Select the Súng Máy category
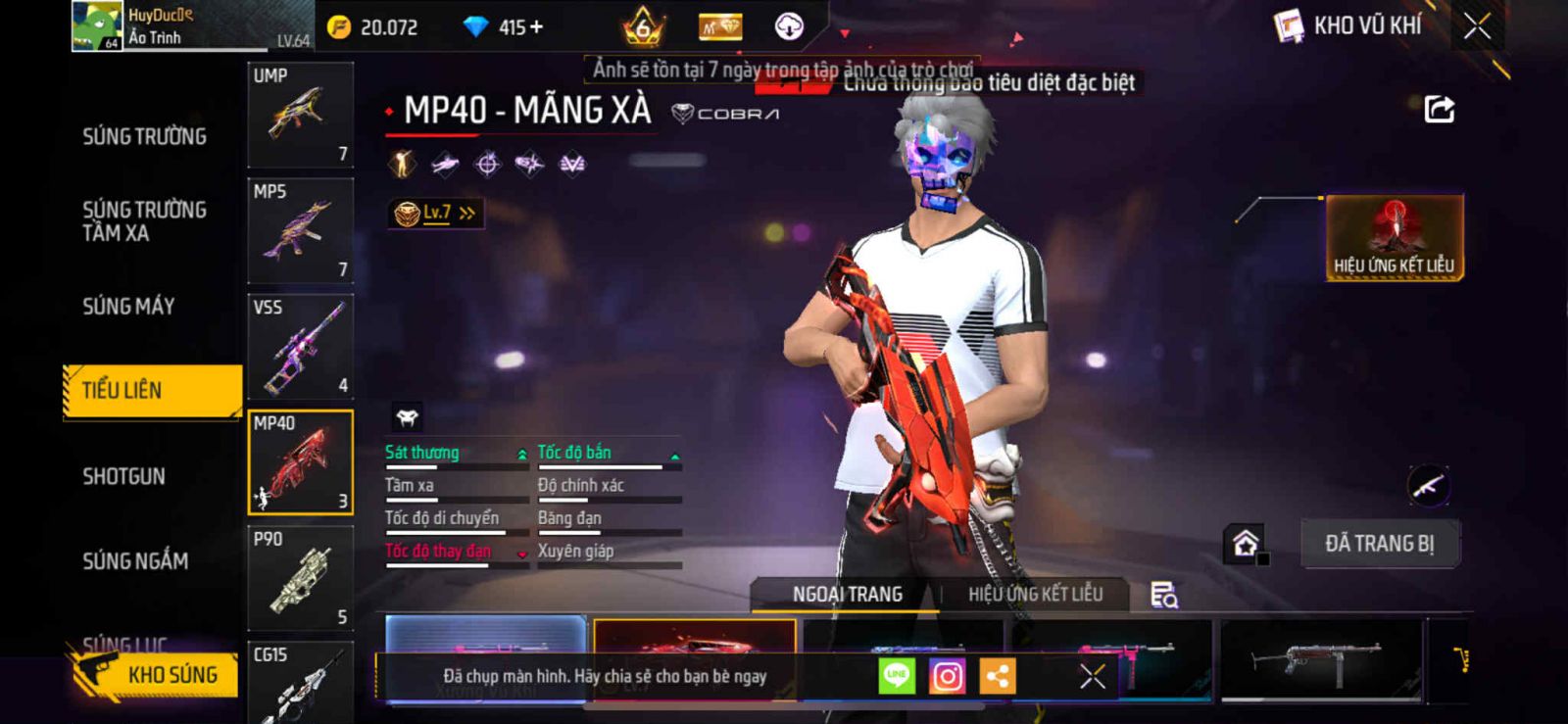 click(x=128, y=307)
